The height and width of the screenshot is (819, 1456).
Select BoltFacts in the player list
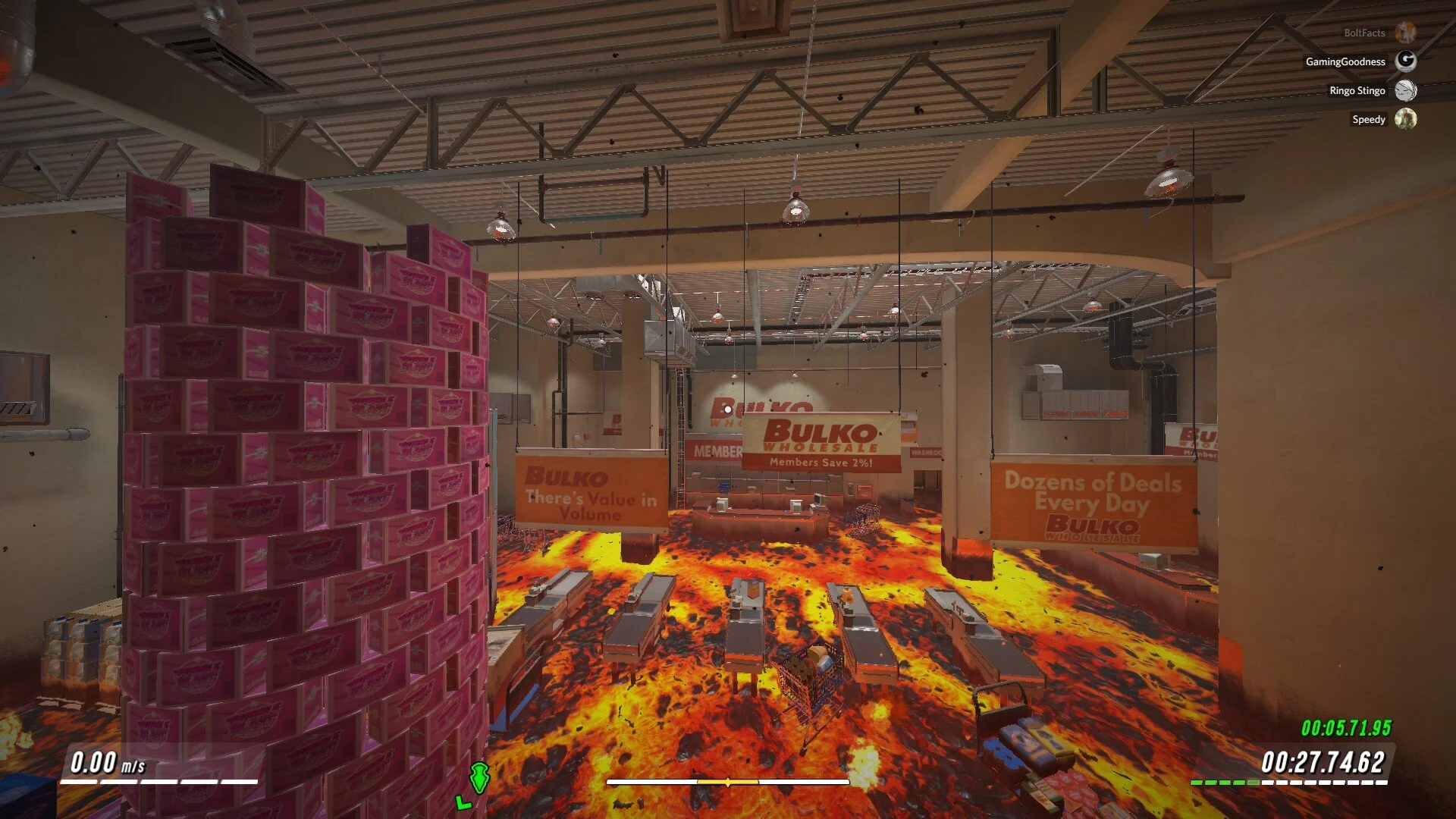1365,33
